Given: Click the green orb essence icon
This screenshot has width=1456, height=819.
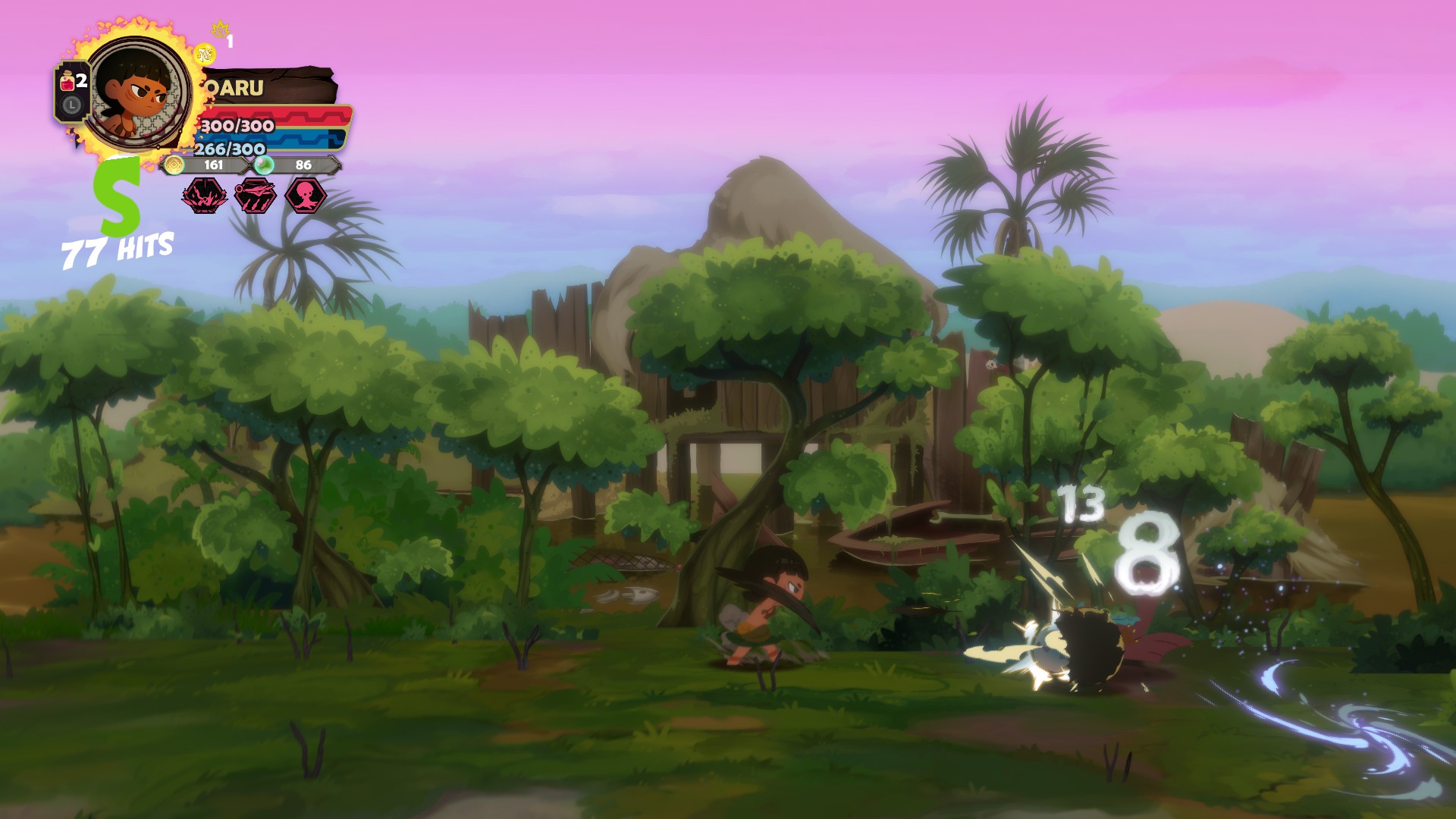Looking at the screenshot, I should pyautogui.click(x=263, y=166).
